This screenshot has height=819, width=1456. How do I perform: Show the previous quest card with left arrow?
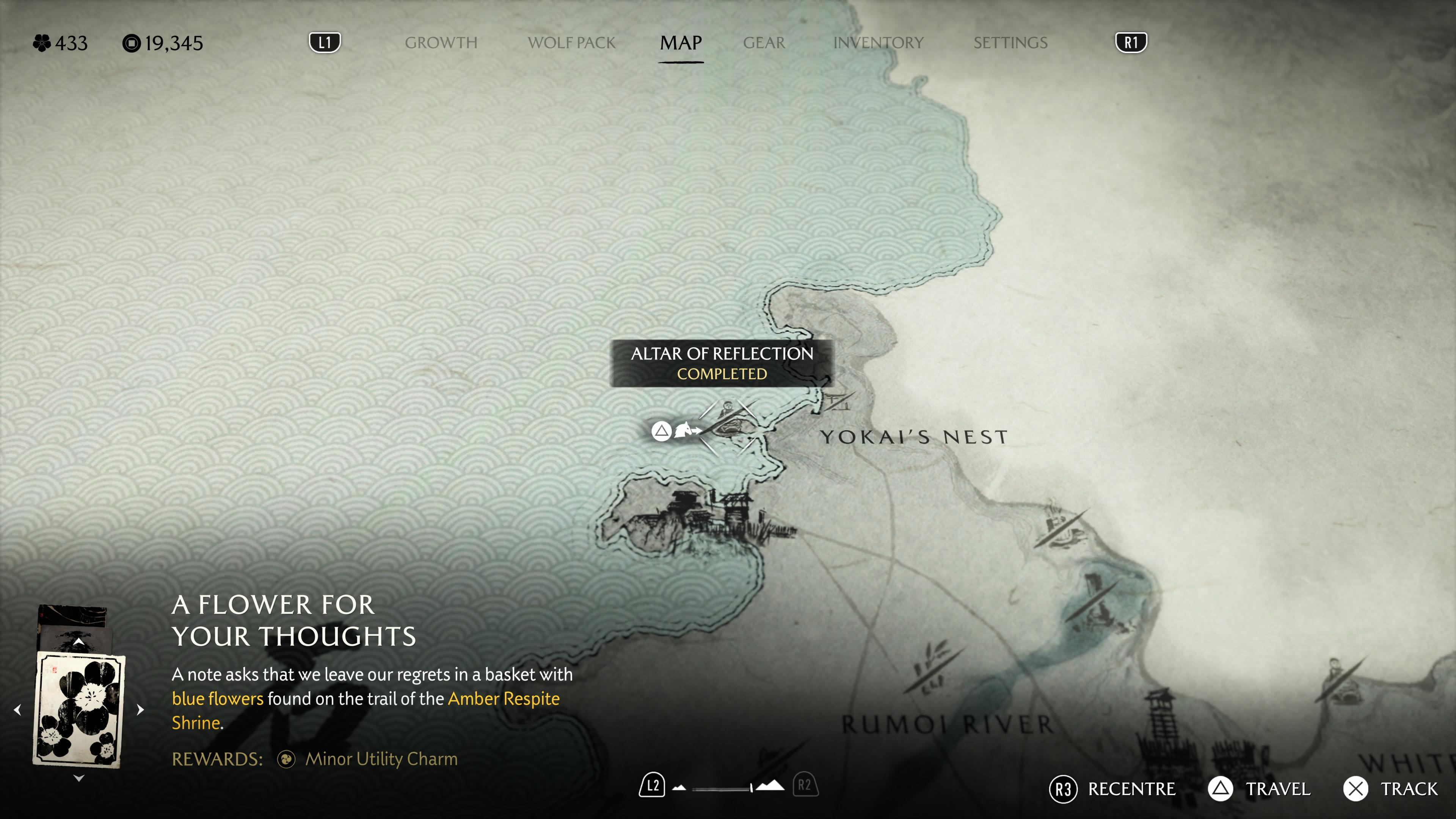point(17,710)
